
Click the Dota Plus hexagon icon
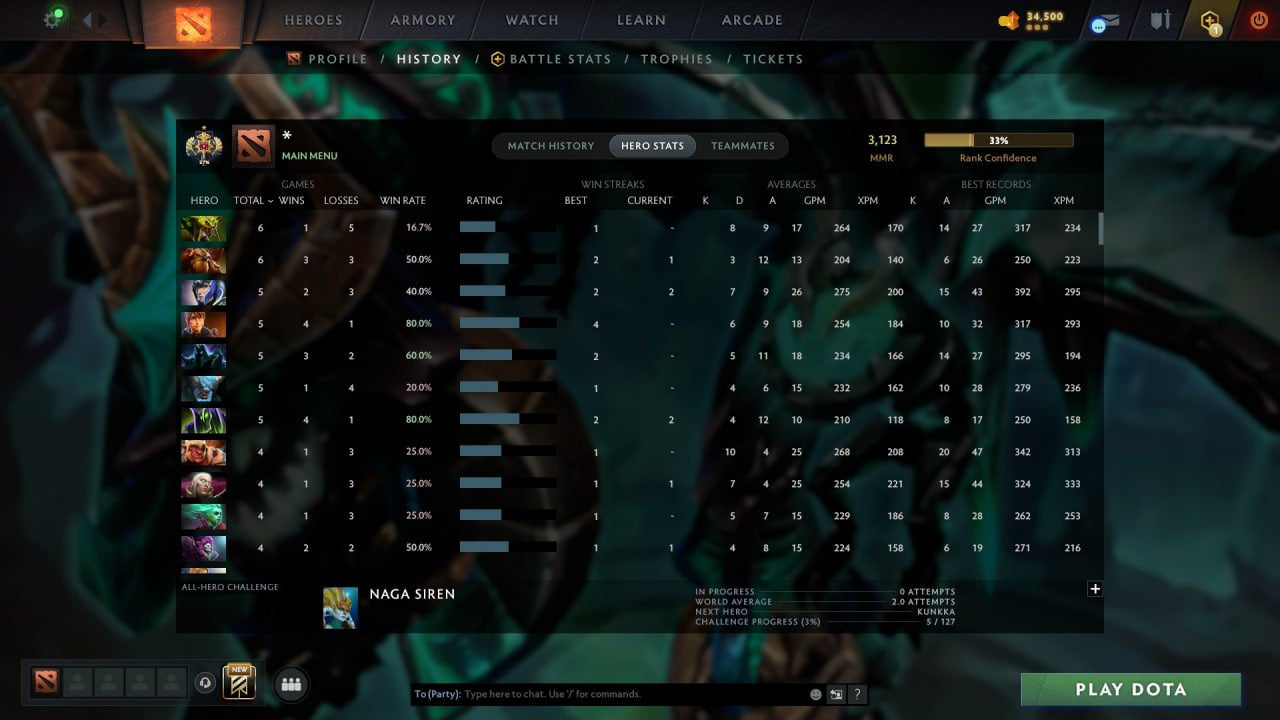1209,19
